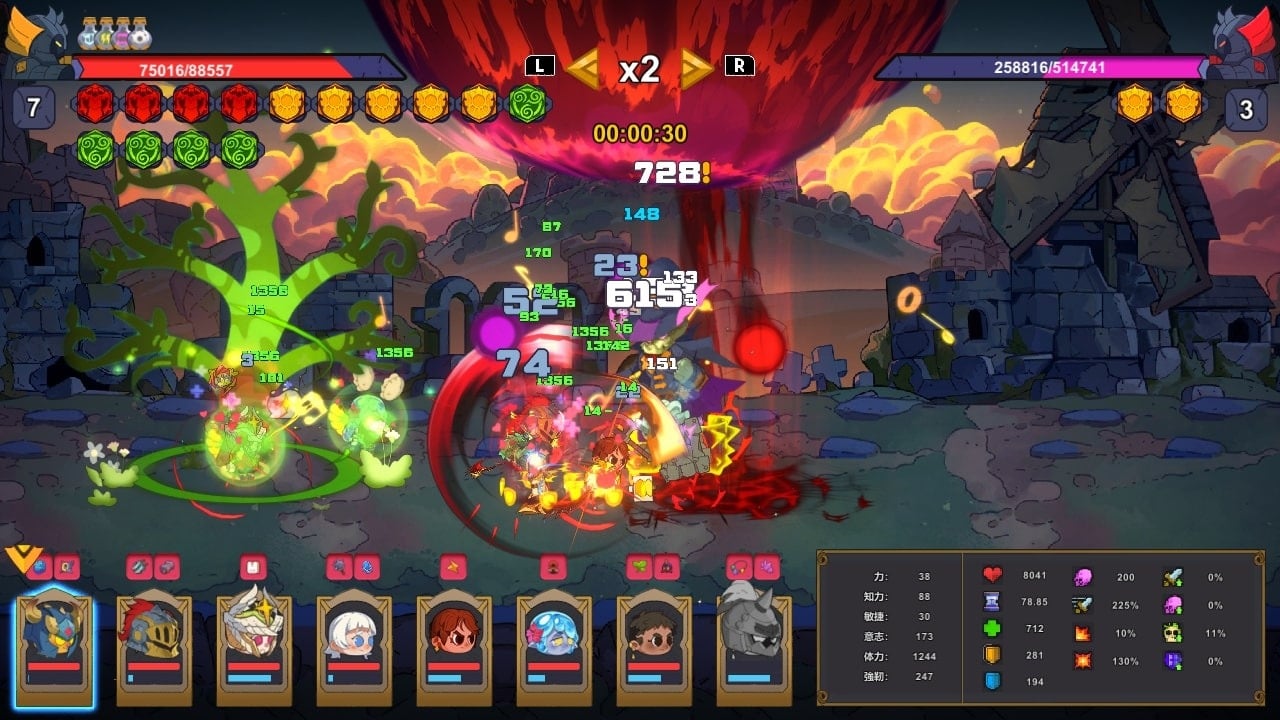Choose the blue slime-haired hero card
This screenshot has width=1280, height=720.
pos(553,645)
